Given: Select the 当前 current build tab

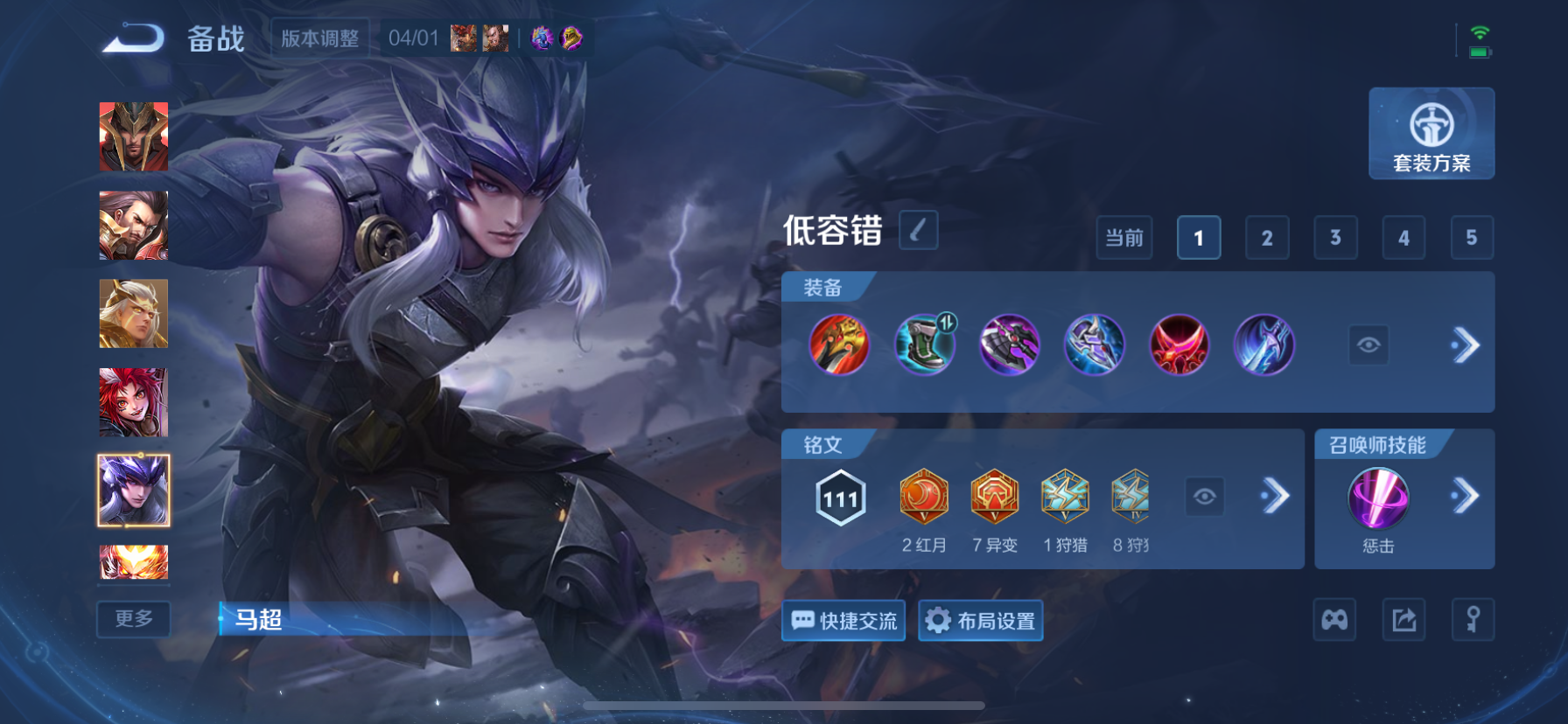Looking at the screenshot, I should click(x=1124, y=237).
